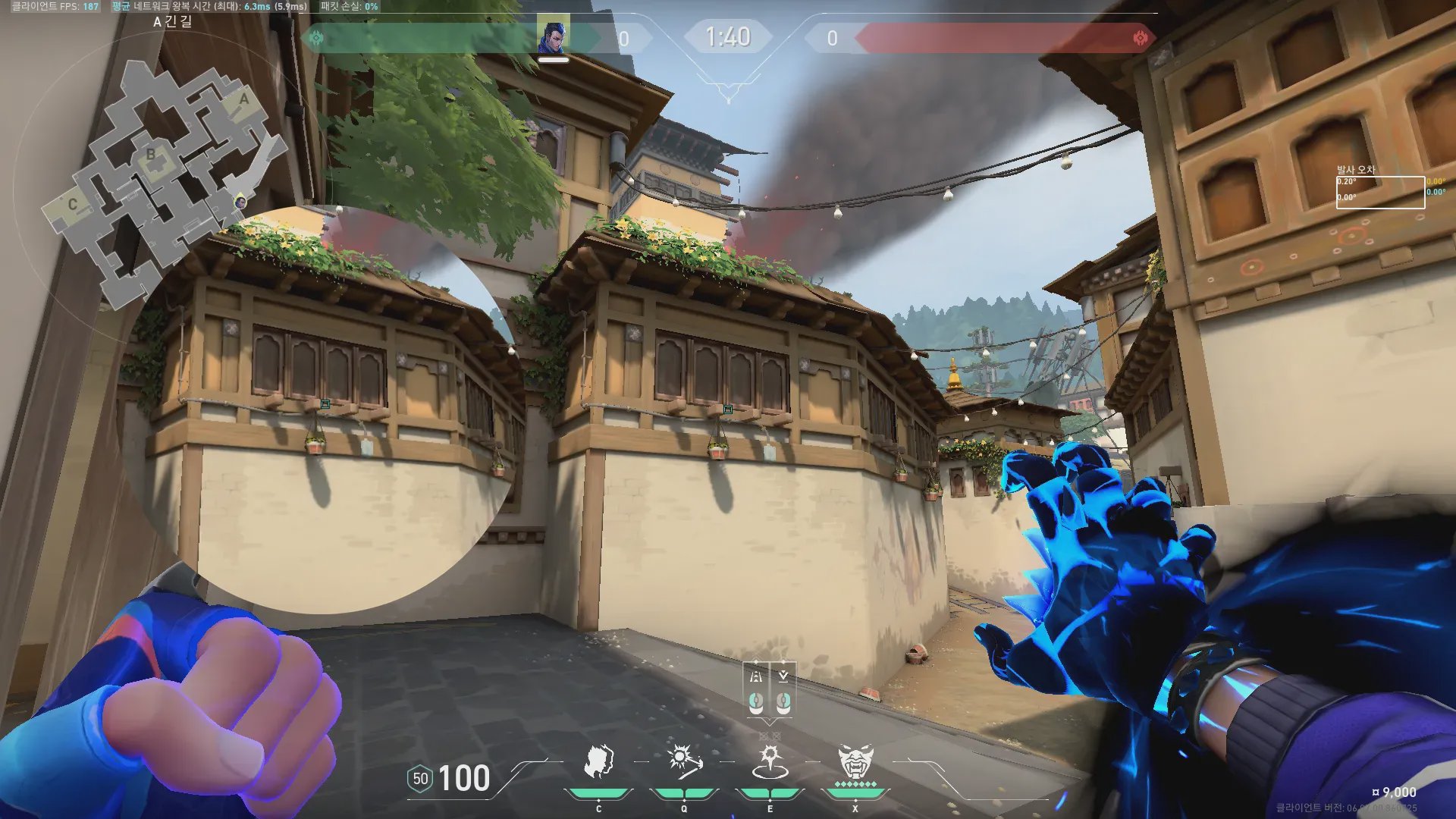Click the shooting error graph box
Image resolution: width=1456 pixels, height=819 pixels.
pos(1380,192)
